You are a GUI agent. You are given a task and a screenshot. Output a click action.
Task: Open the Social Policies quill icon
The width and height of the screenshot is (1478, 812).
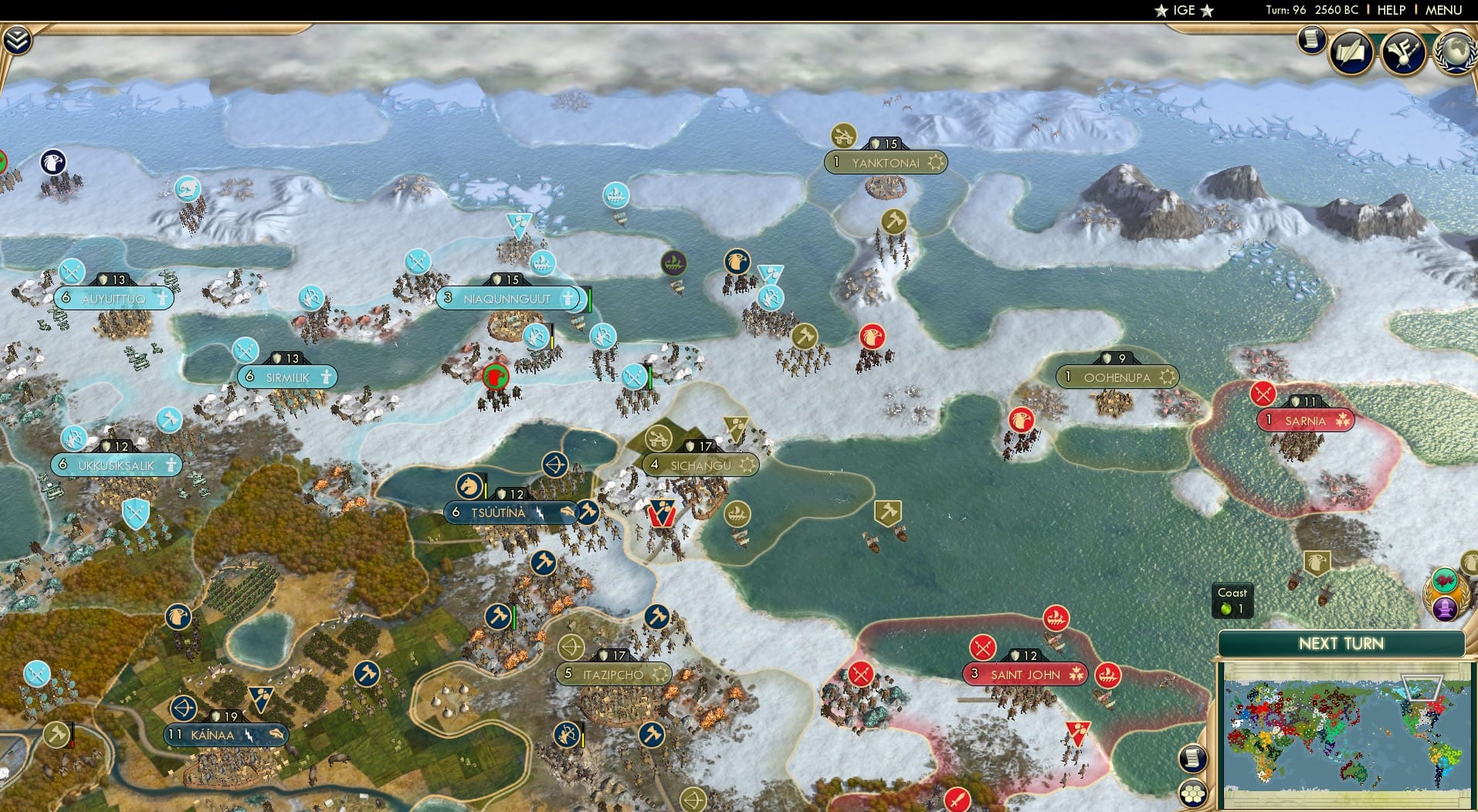pyautogui.click(x=1350, y=53)
